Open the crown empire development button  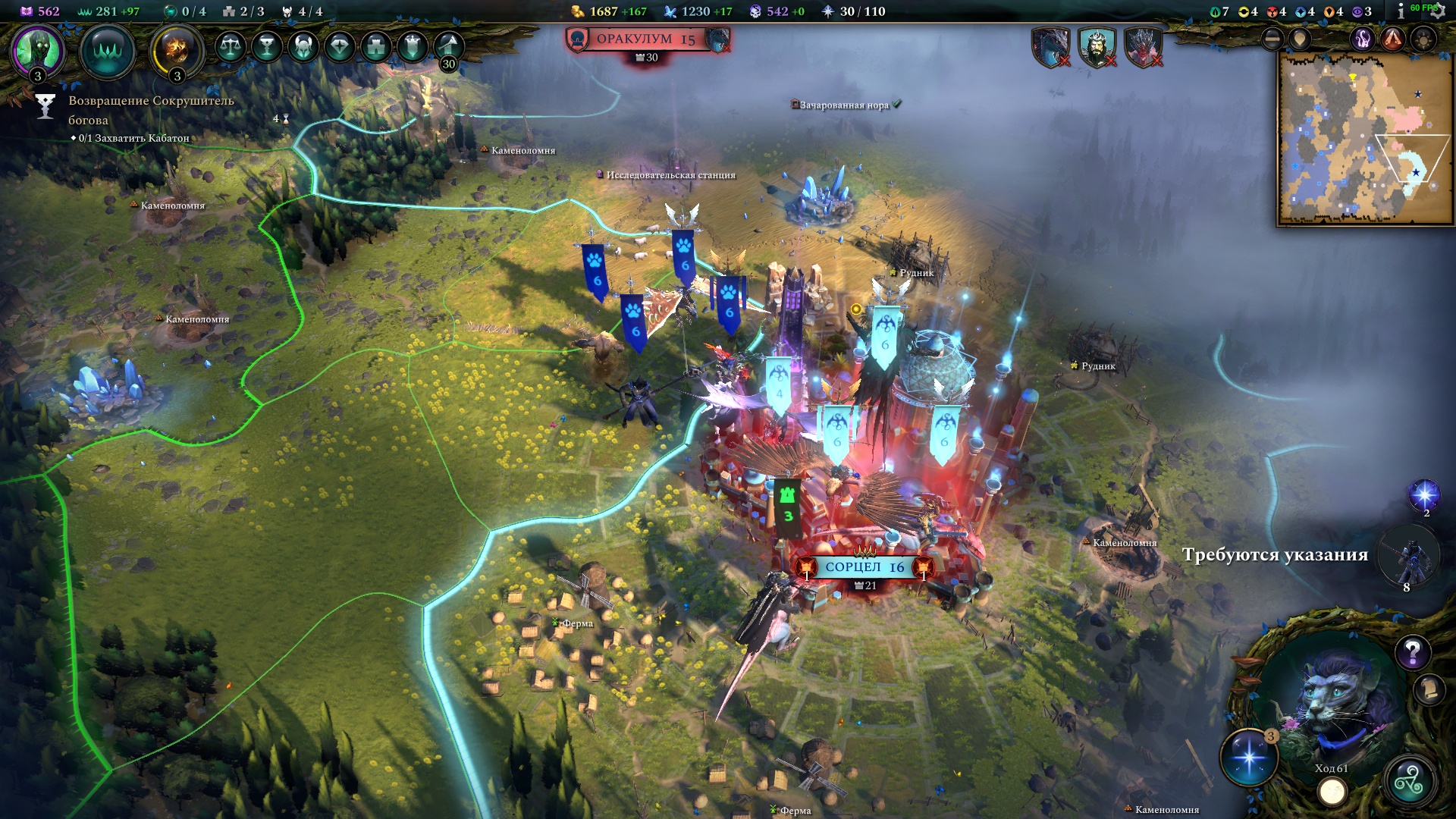coord(108,51)
